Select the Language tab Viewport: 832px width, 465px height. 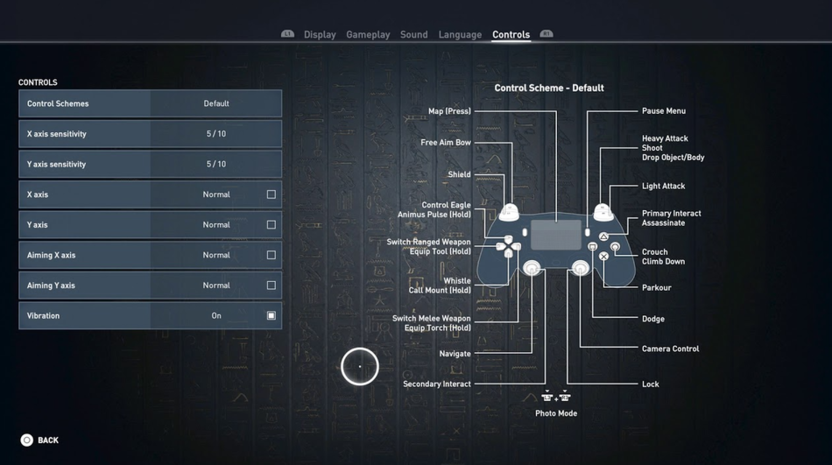[x=460, y=35]
